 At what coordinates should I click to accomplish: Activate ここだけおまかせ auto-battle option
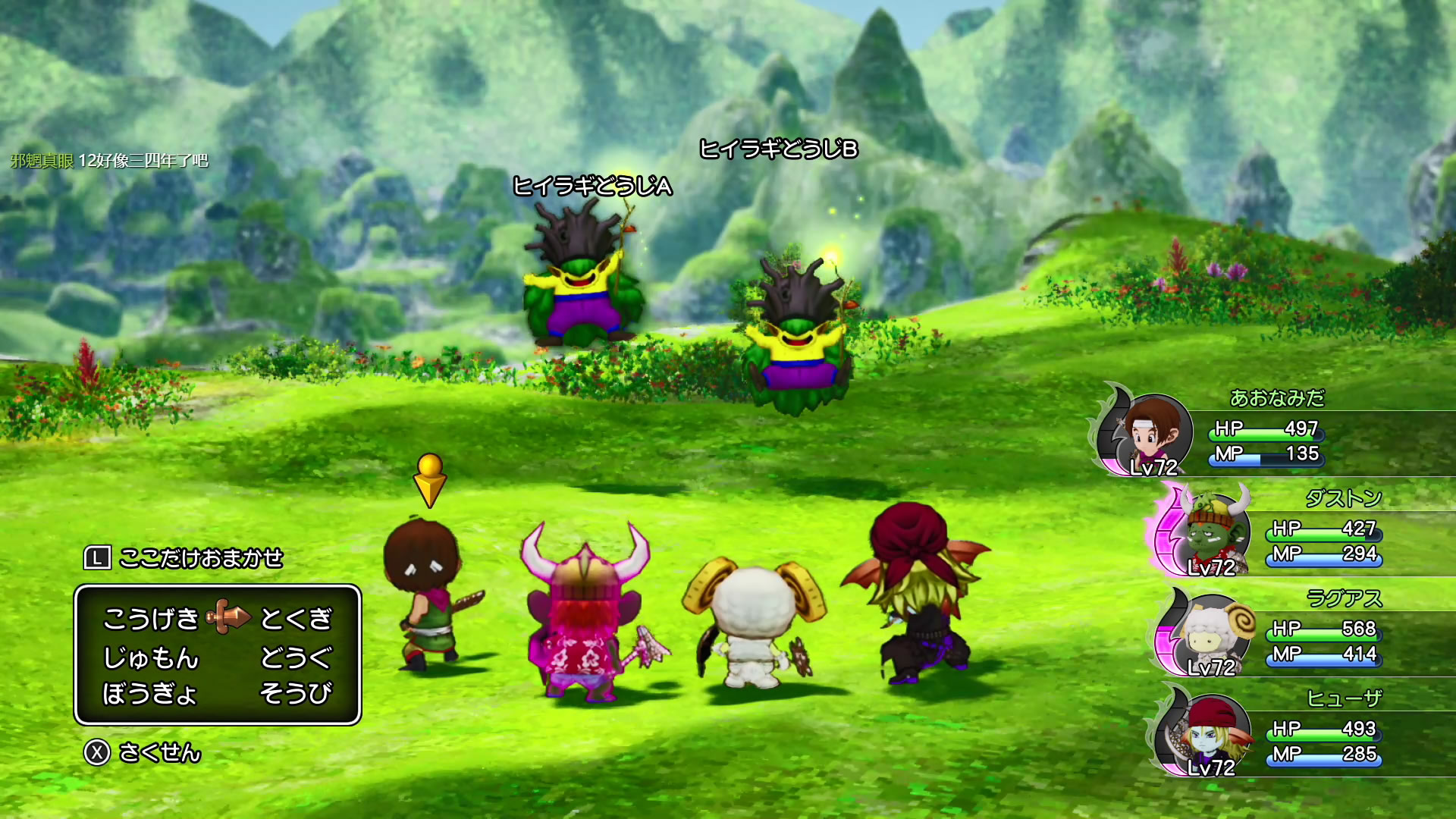(x=200, y=558)
